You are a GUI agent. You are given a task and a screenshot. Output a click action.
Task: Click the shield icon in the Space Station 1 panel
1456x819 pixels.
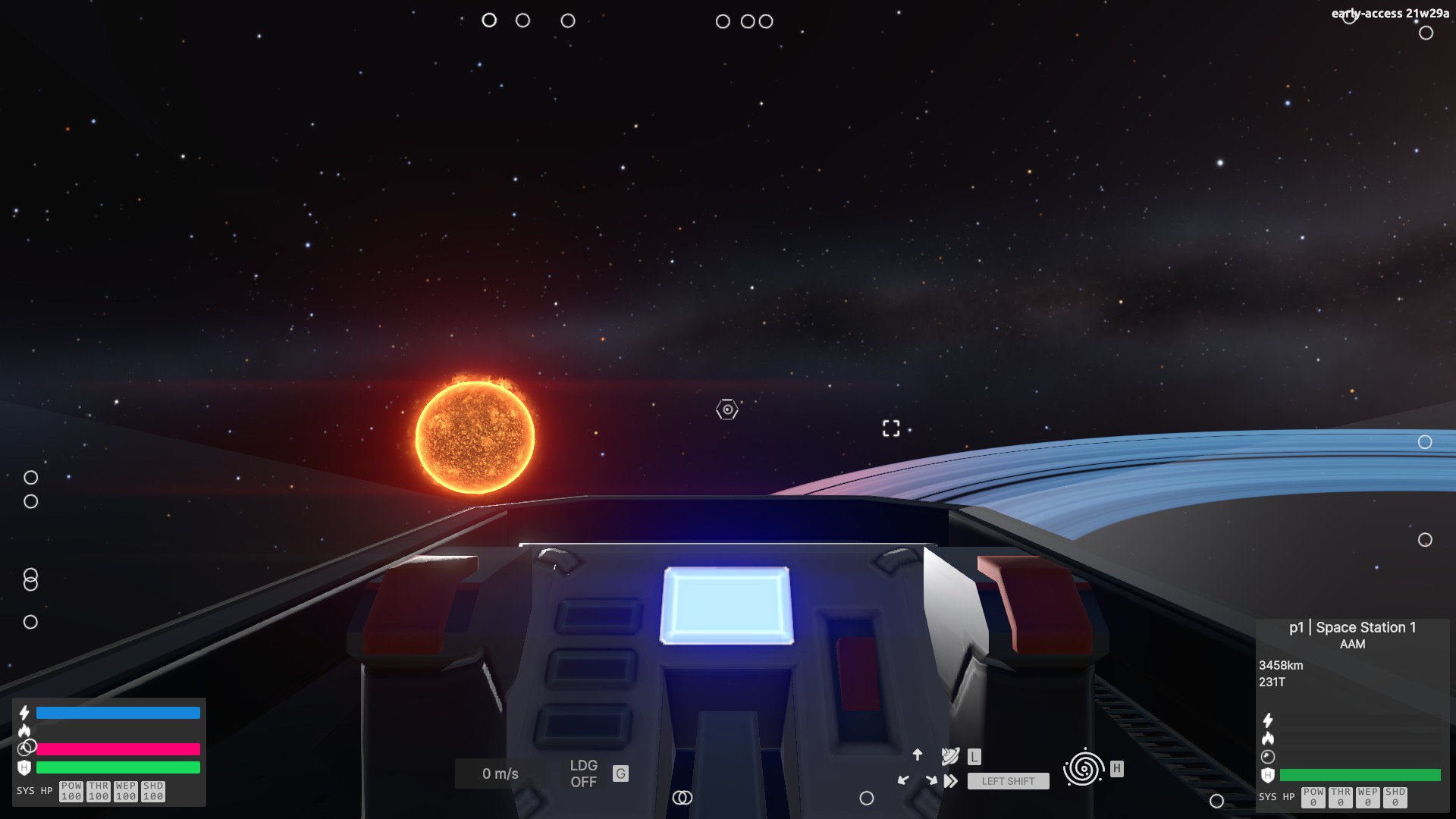(x=1268, y=775)
